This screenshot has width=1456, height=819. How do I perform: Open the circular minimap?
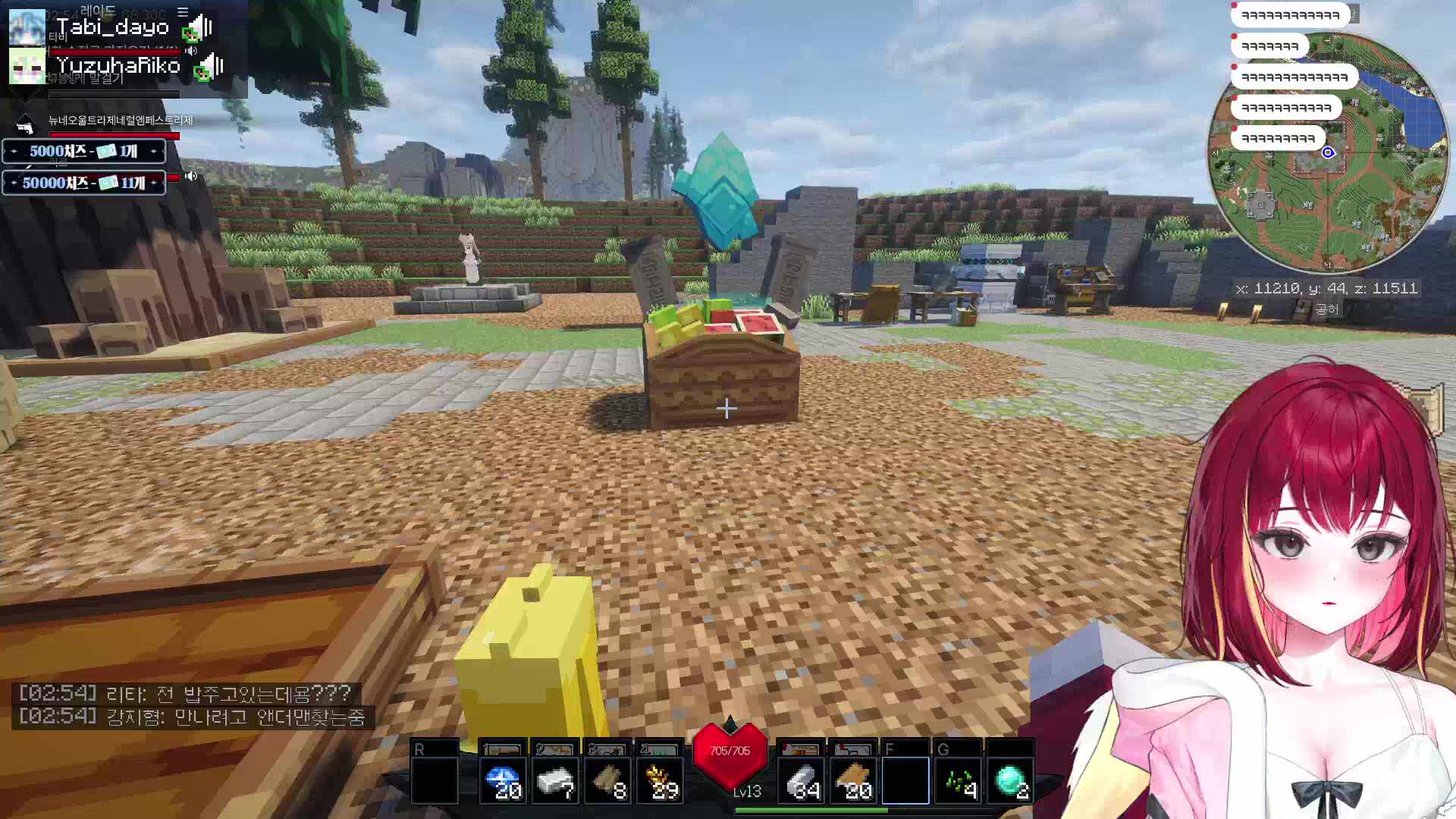tap(1327, 152)
